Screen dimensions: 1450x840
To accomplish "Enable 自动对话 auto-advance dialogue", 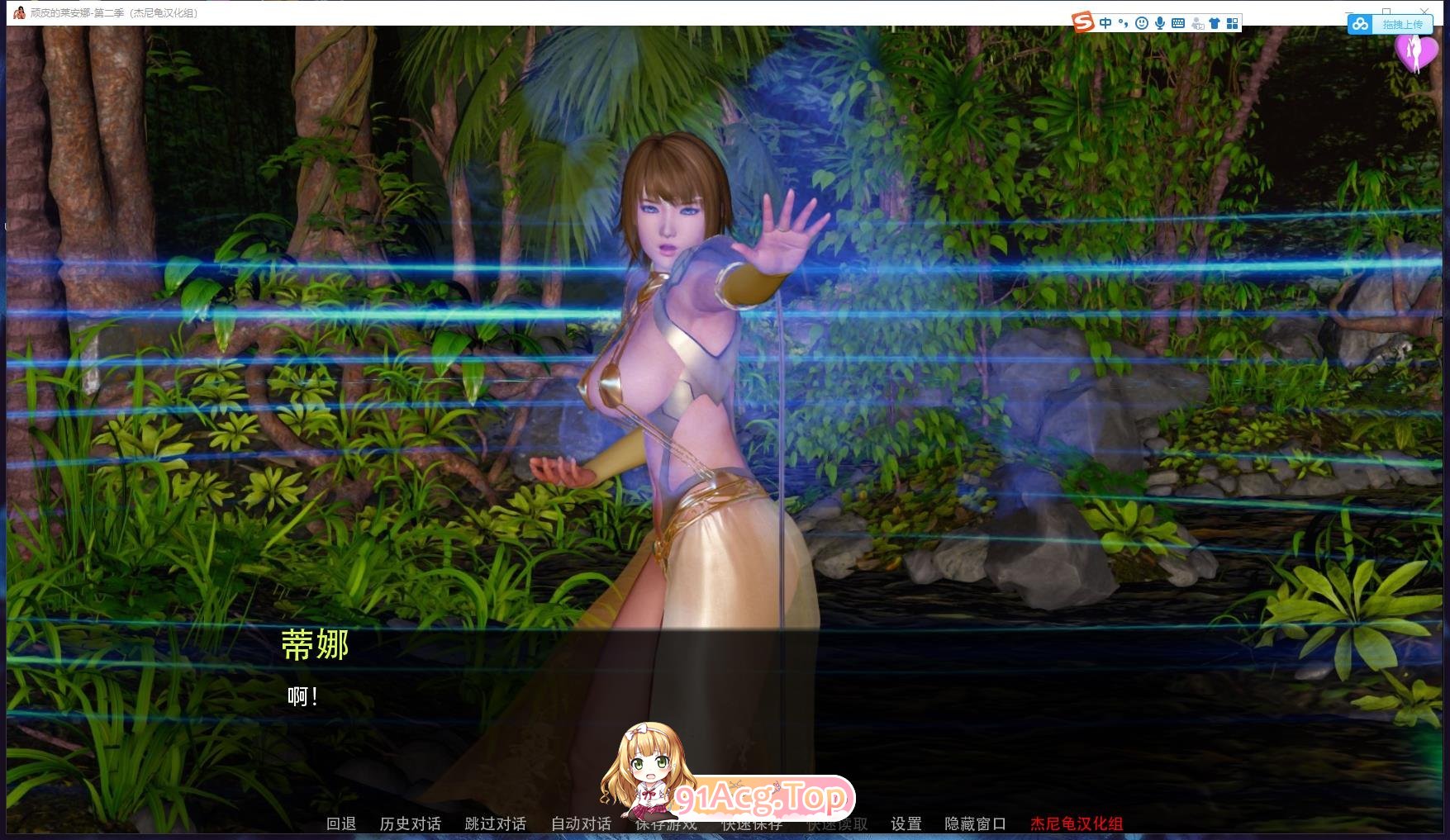I will 580,823.
